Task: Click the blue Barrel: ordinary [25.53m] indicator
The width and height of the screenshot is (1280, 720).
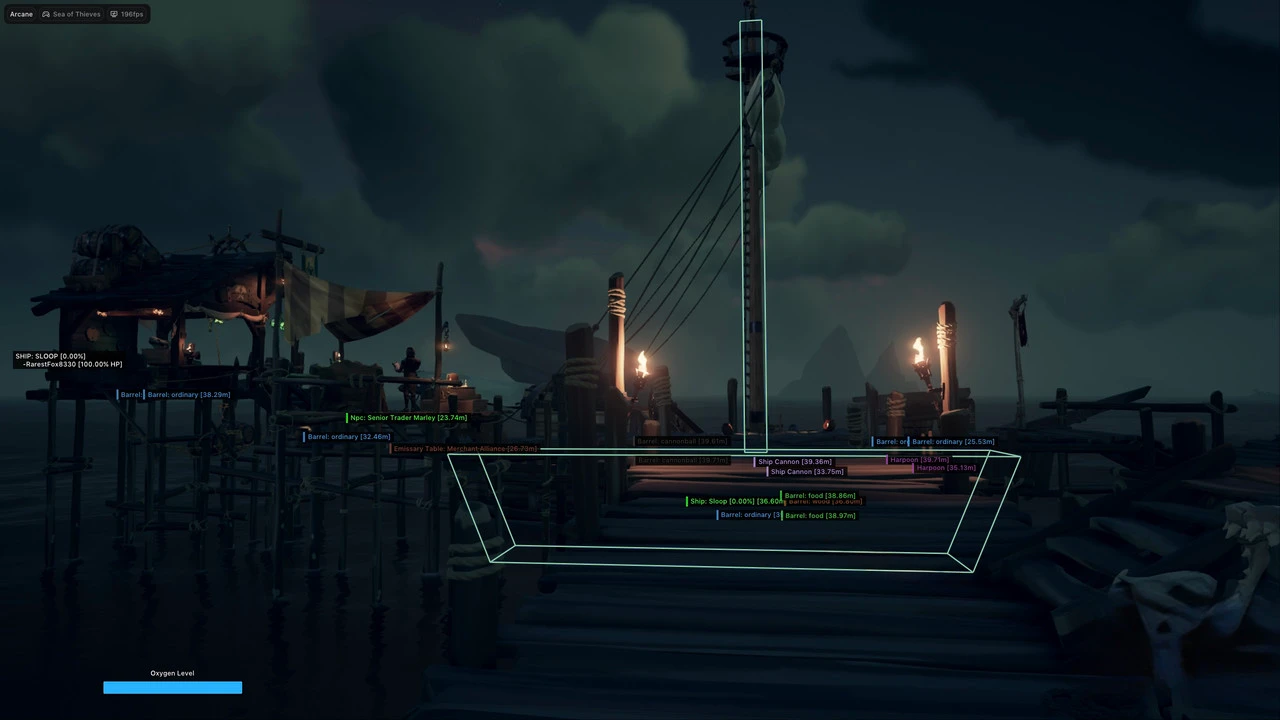Action: 952,441
